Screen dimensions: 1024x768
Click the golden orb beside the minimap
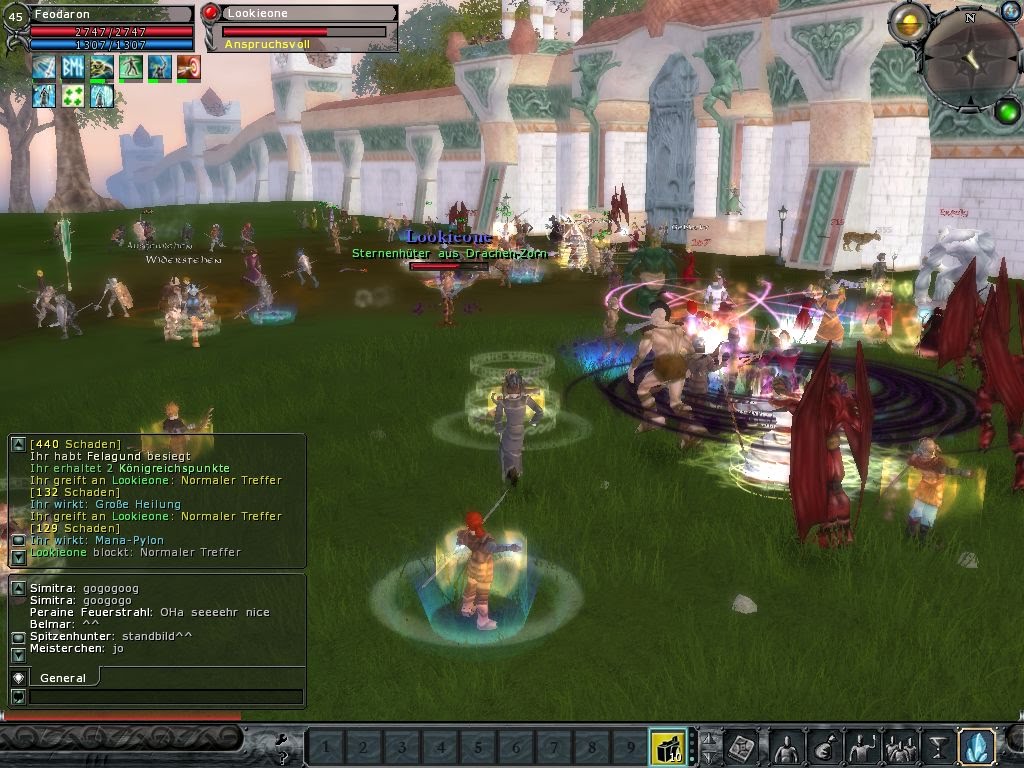[x=908, y=22]
